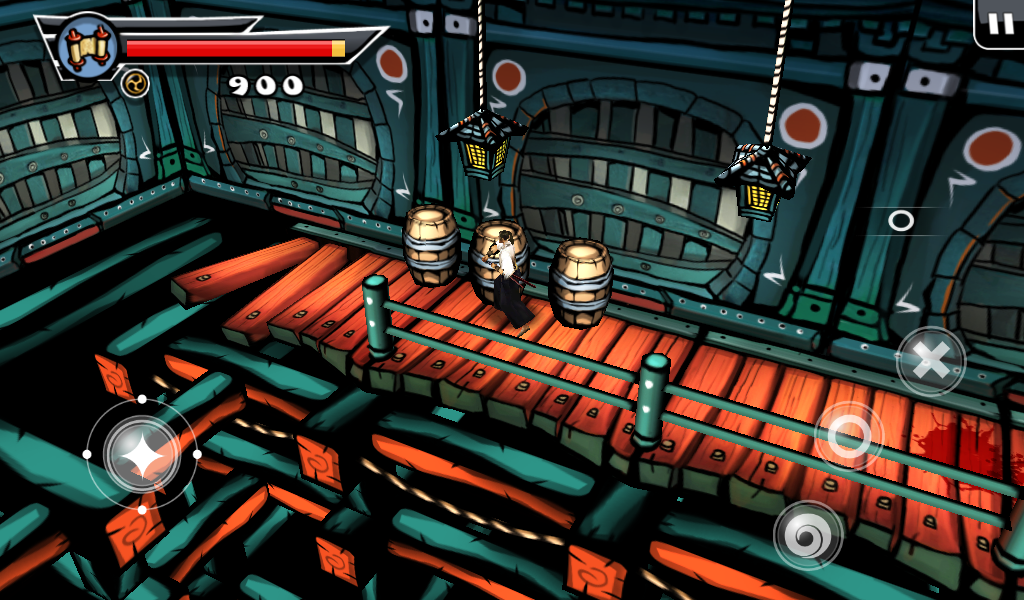Click the virtual joystick's star center
Viewport: 1024px width, 600px height.
coord(142,454)
